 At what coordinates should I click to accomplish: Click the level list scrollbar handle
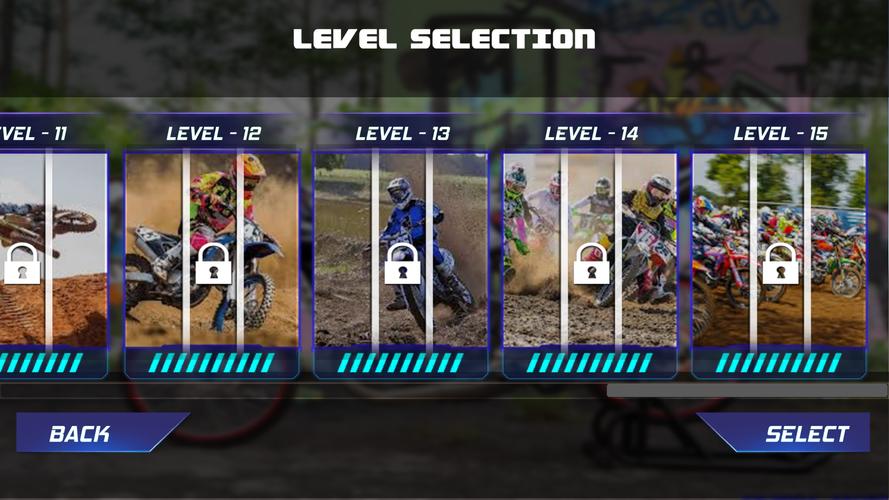(746, 391)
